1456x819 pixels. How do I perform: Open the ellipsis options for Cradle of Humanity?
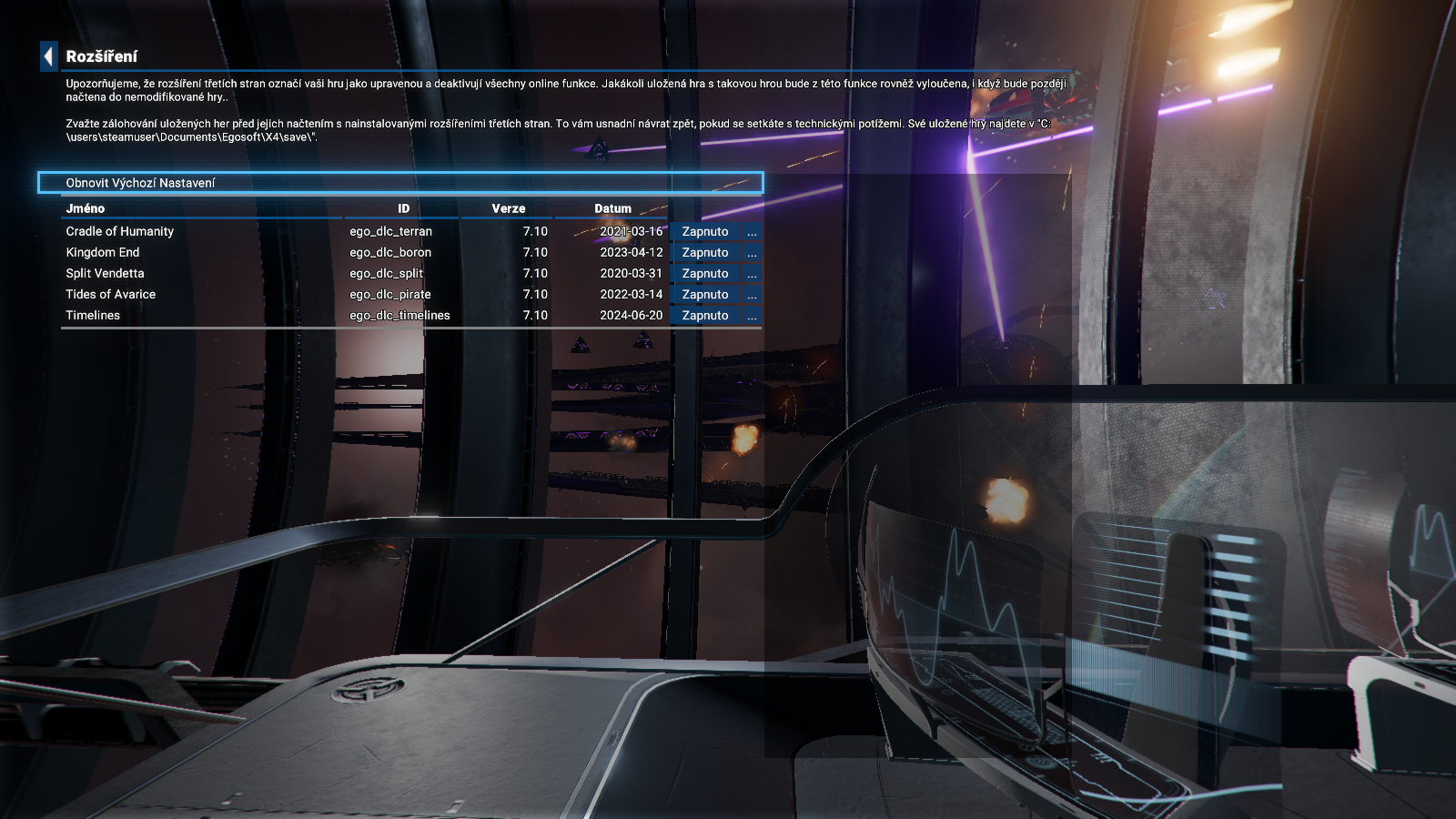[x=752, y=232]
